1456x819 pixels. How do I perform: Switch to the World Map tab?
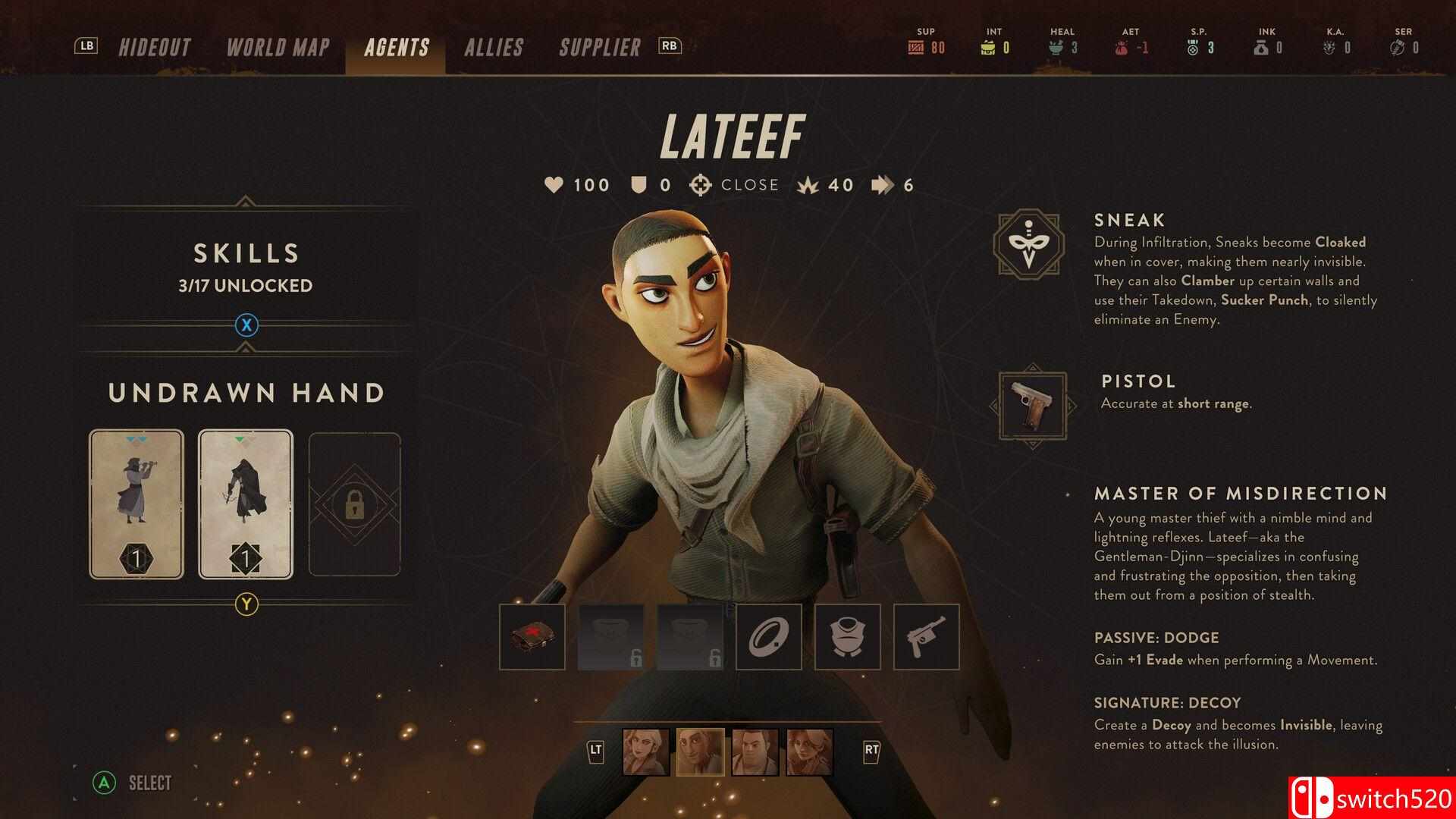tap(278, 47)
